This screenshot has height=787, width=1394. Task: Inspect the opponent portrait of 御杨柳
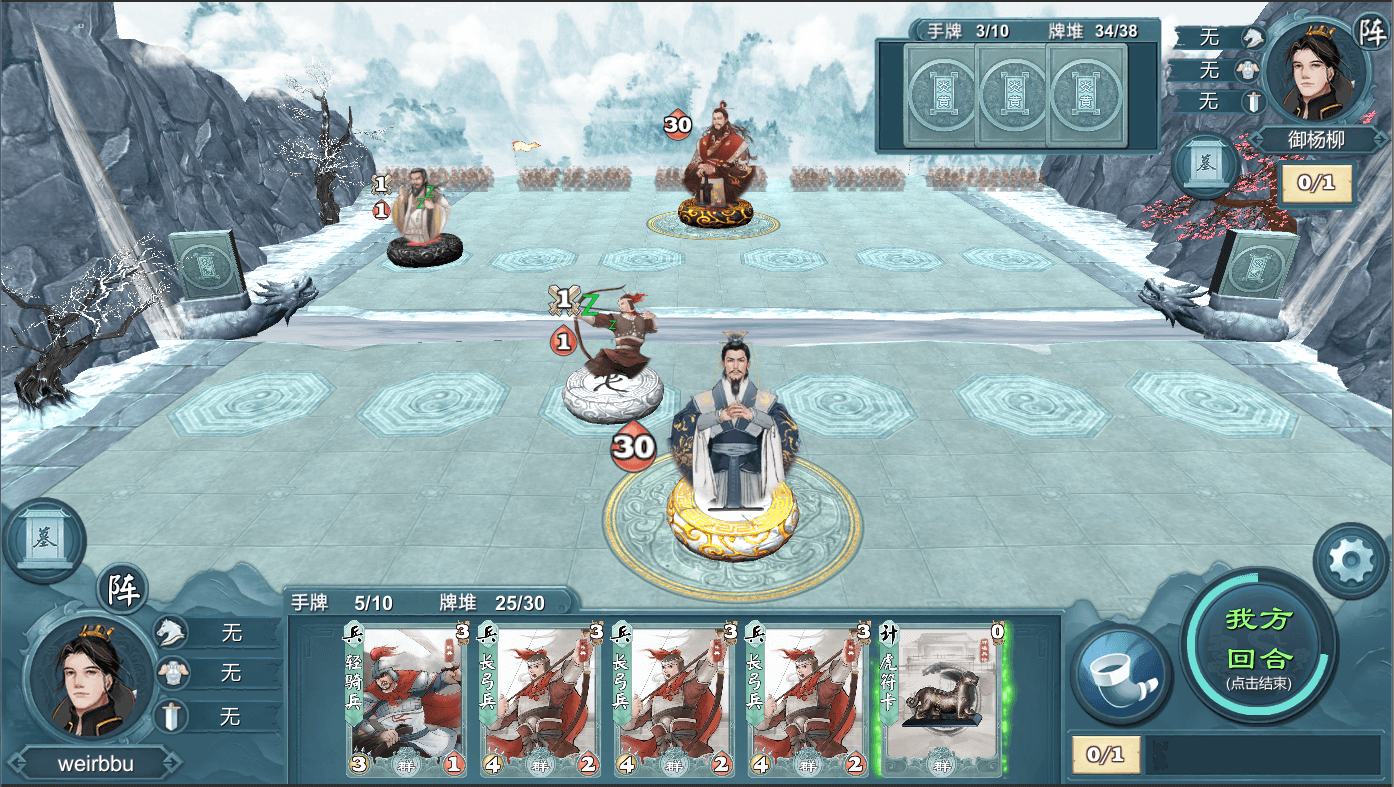(1314, 75)
